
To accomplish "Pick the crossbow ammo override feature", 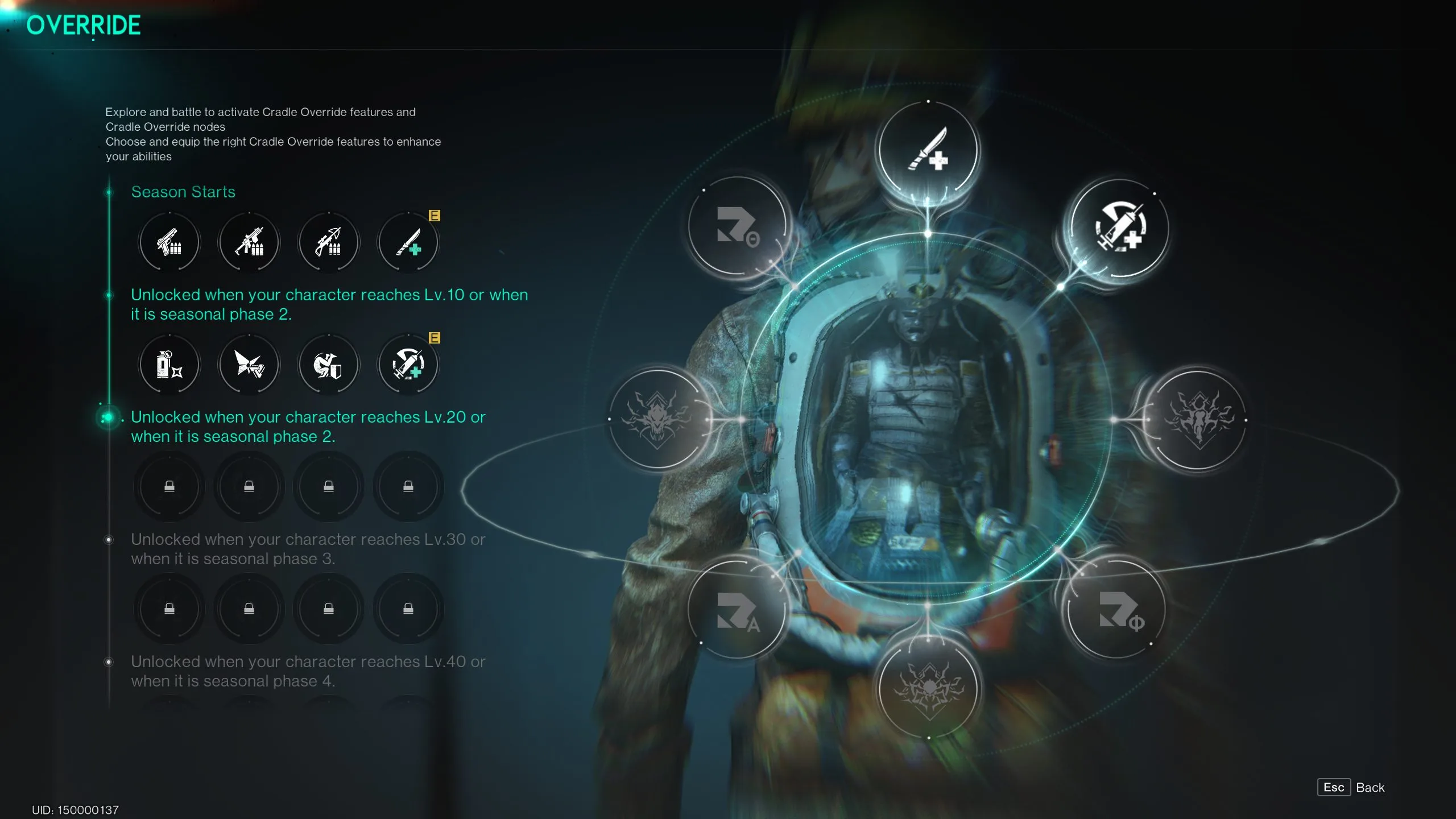I will pyautogui.click(x=329, y=242).
